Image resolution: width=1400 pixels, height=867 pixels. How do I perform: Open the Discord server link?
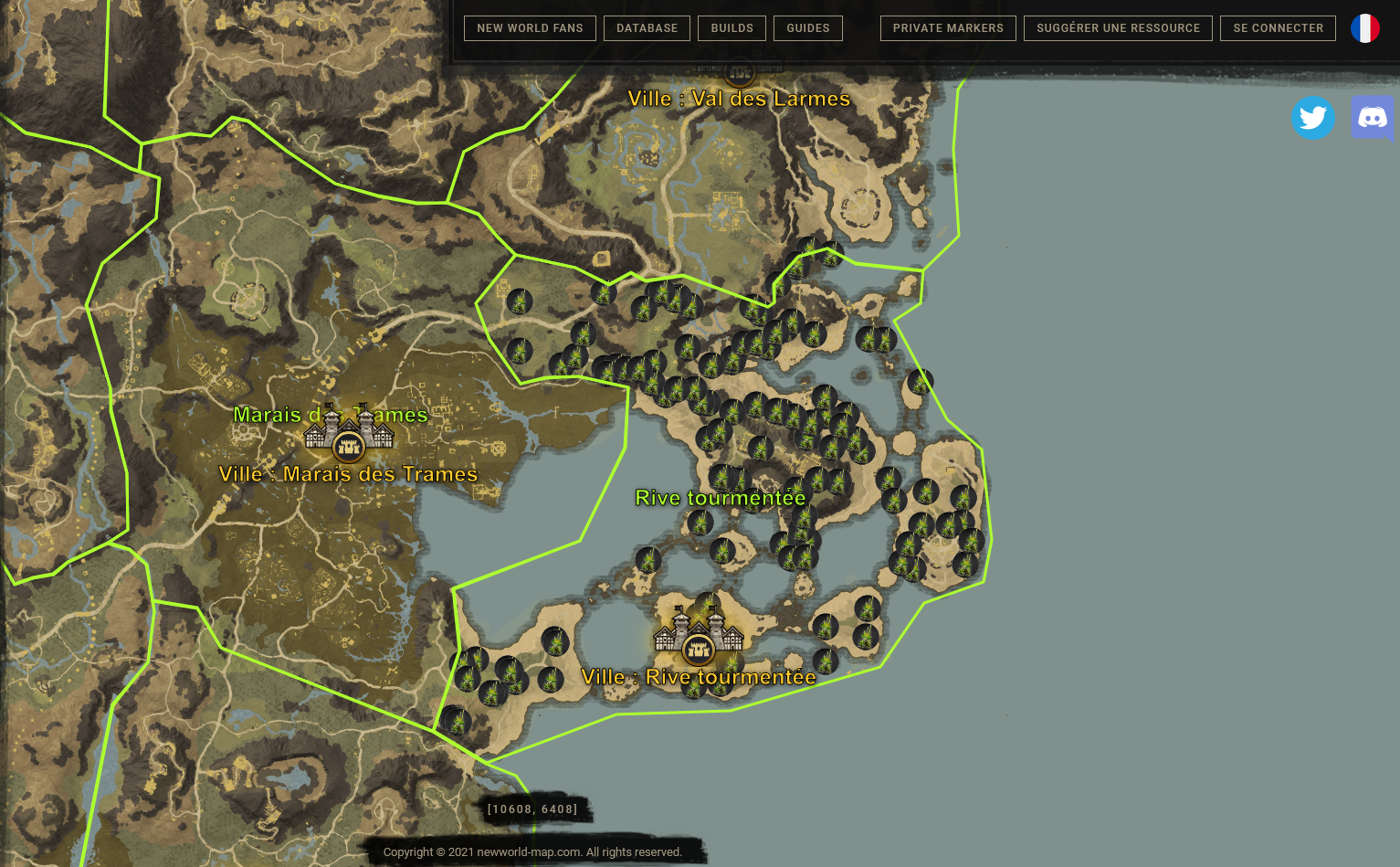click(1372, 118)
